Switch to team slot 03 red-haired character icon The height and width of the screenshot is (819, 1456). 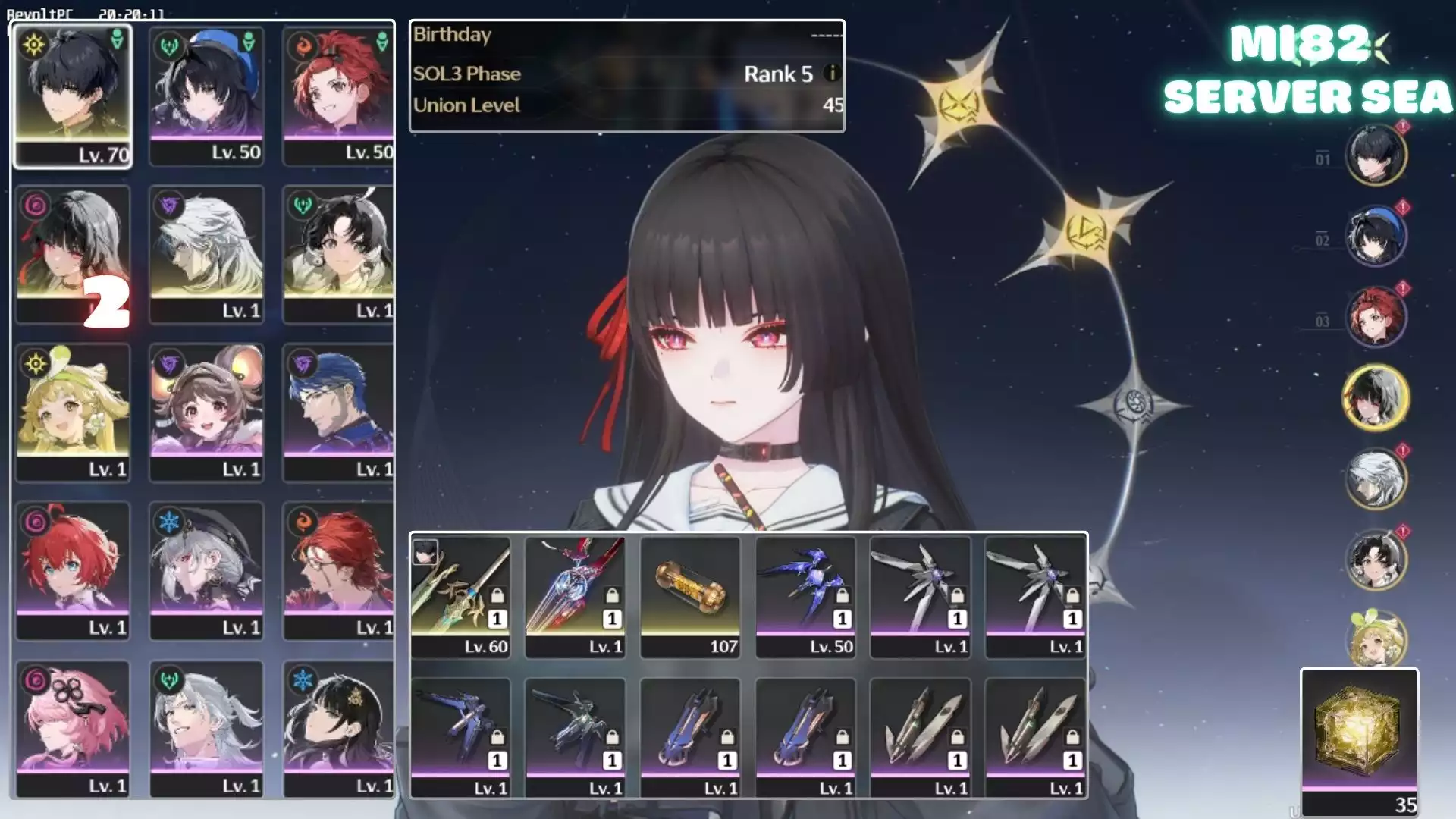[x=1376, y=317]
